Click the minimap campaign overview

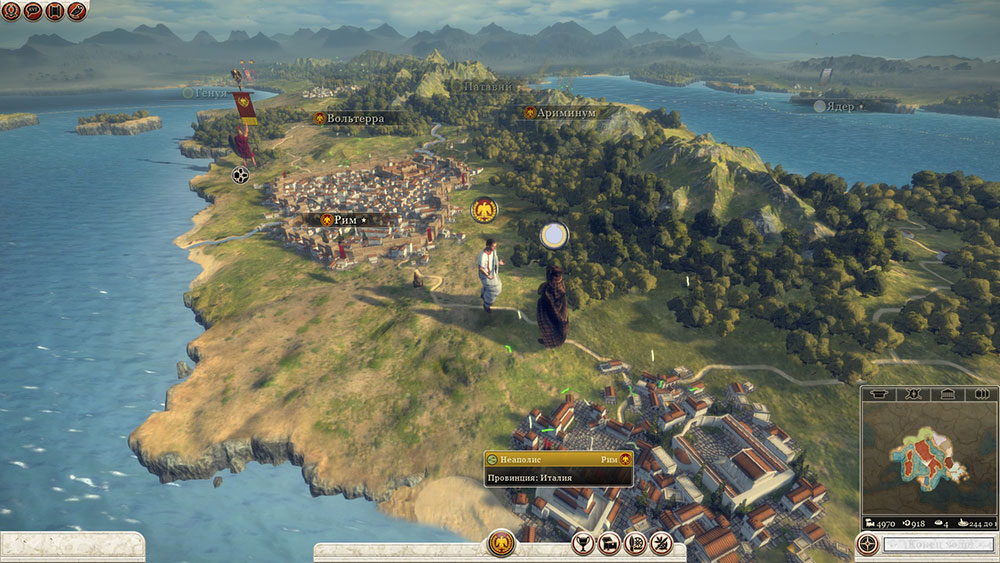click(928, 459)
